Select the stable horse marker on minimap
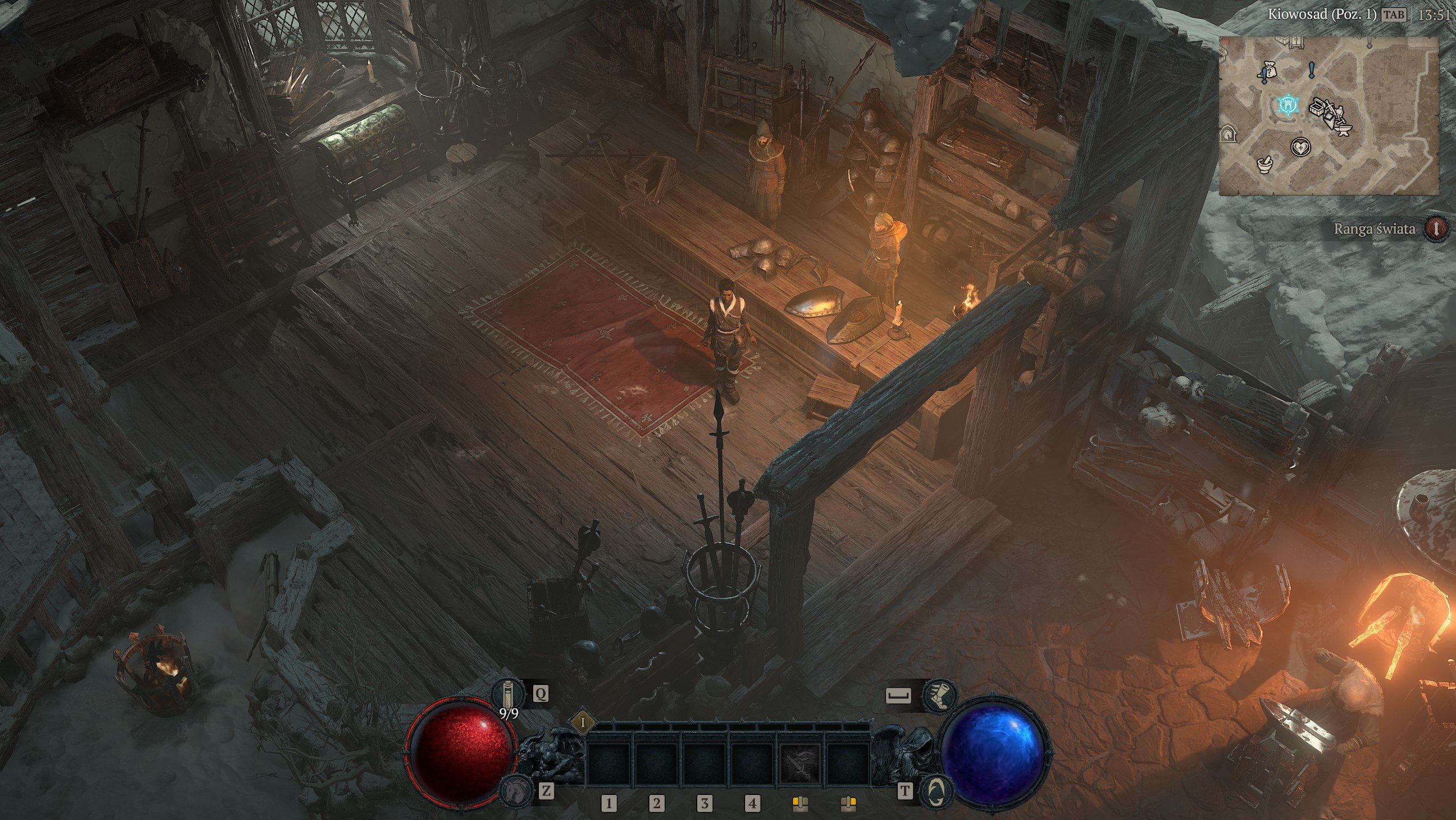This screenshot has width=1456, height=820. 1229,134
